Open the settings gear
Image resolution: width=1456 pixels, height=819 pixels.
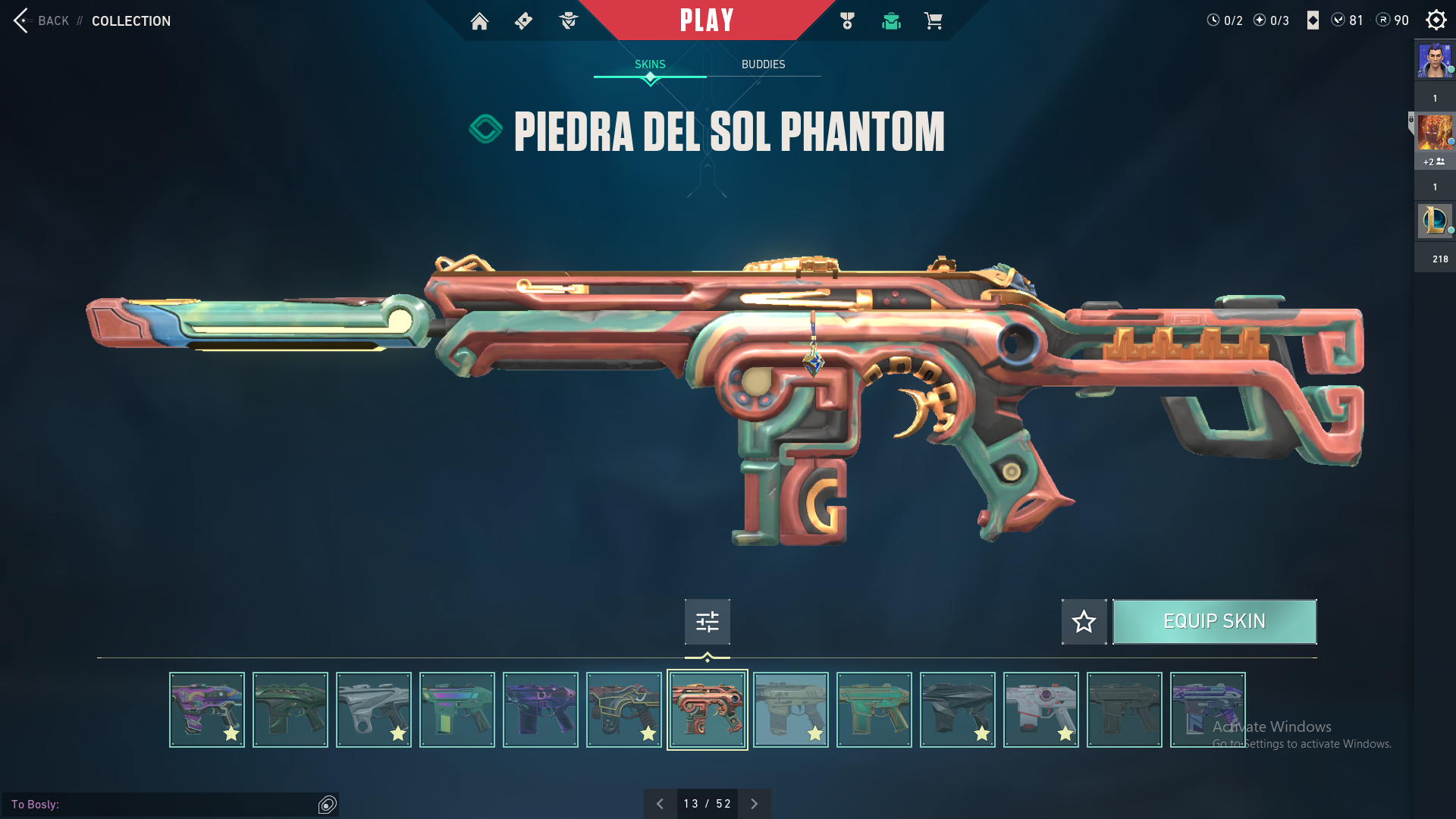[x=1436, y=20]
